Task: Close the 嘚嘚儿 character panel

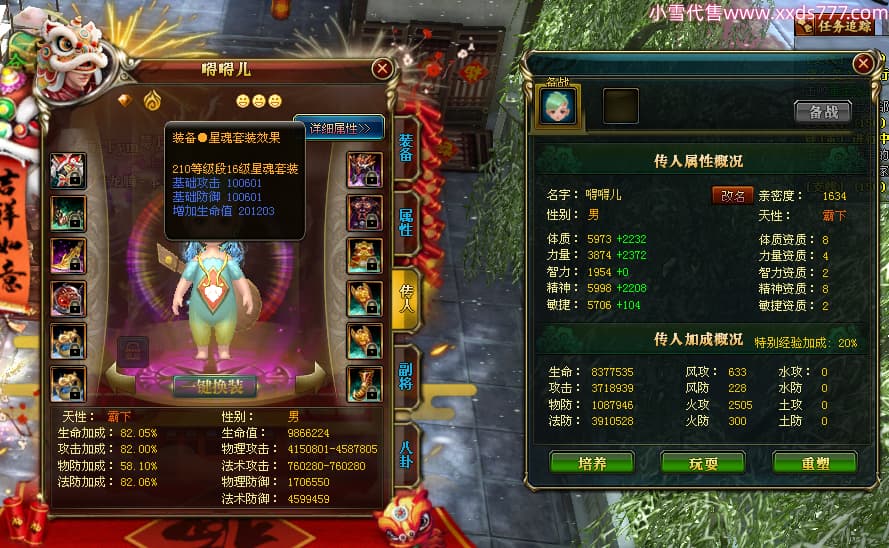Action: click(x=382, y=68)
